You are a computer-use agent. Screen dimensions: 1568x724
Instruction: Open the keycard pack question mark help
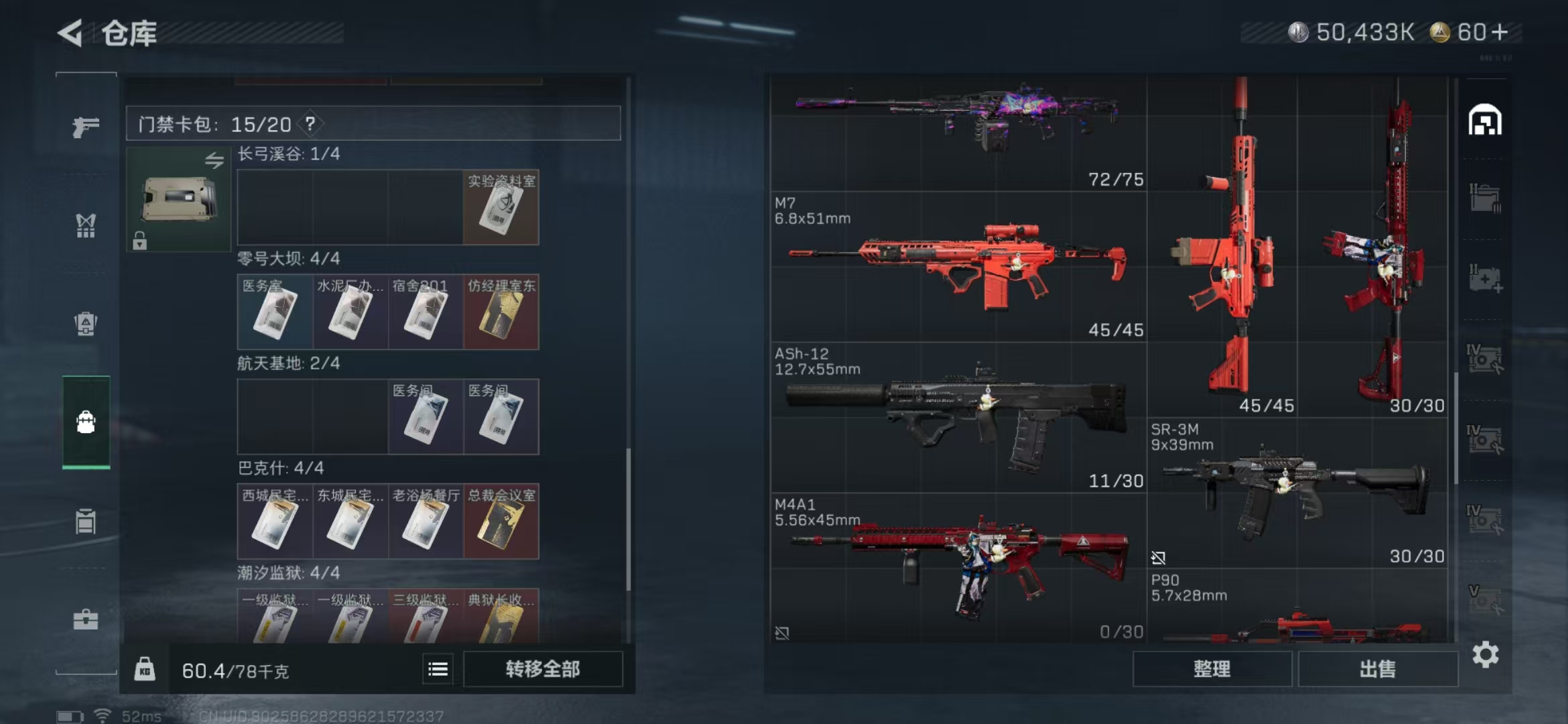pyautogui.click(x=310, y=124)
